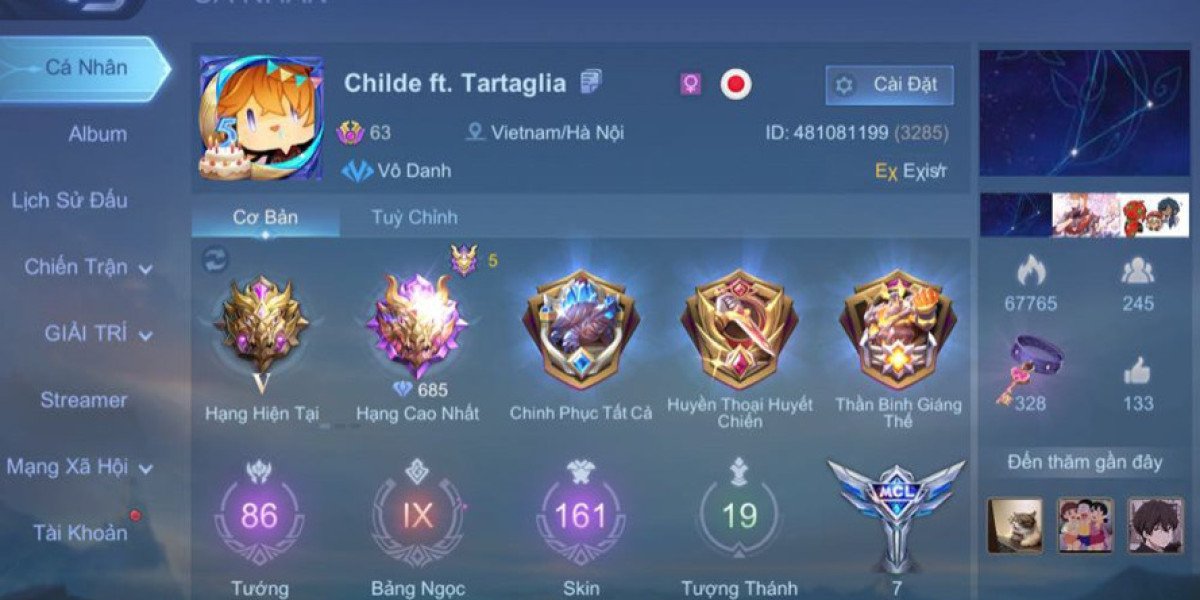This screenshot has height=600, width=1200.
Task: Give a like using the thumbs-up icon
Action: coord(1138,371)
